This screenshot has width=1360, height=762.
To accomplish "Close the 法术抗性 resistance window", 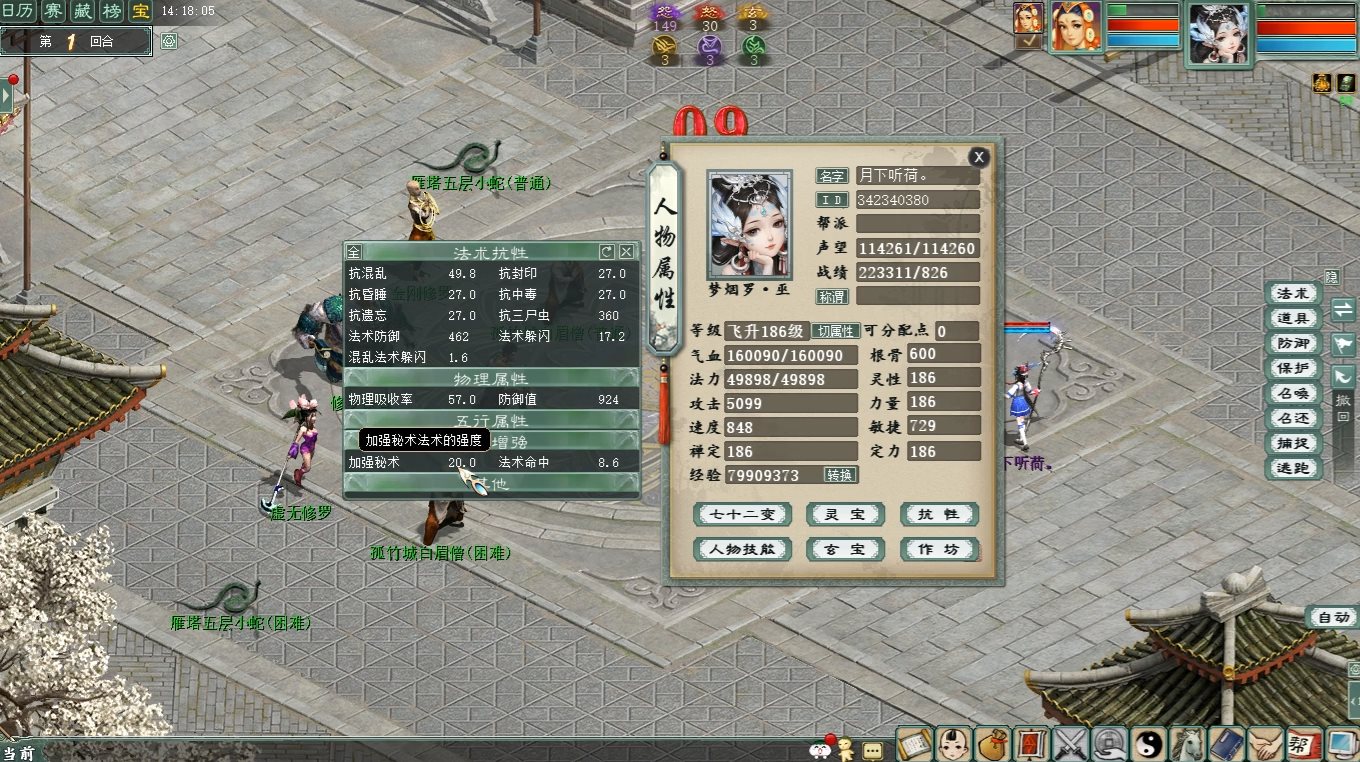I will (x=626, y=252).
